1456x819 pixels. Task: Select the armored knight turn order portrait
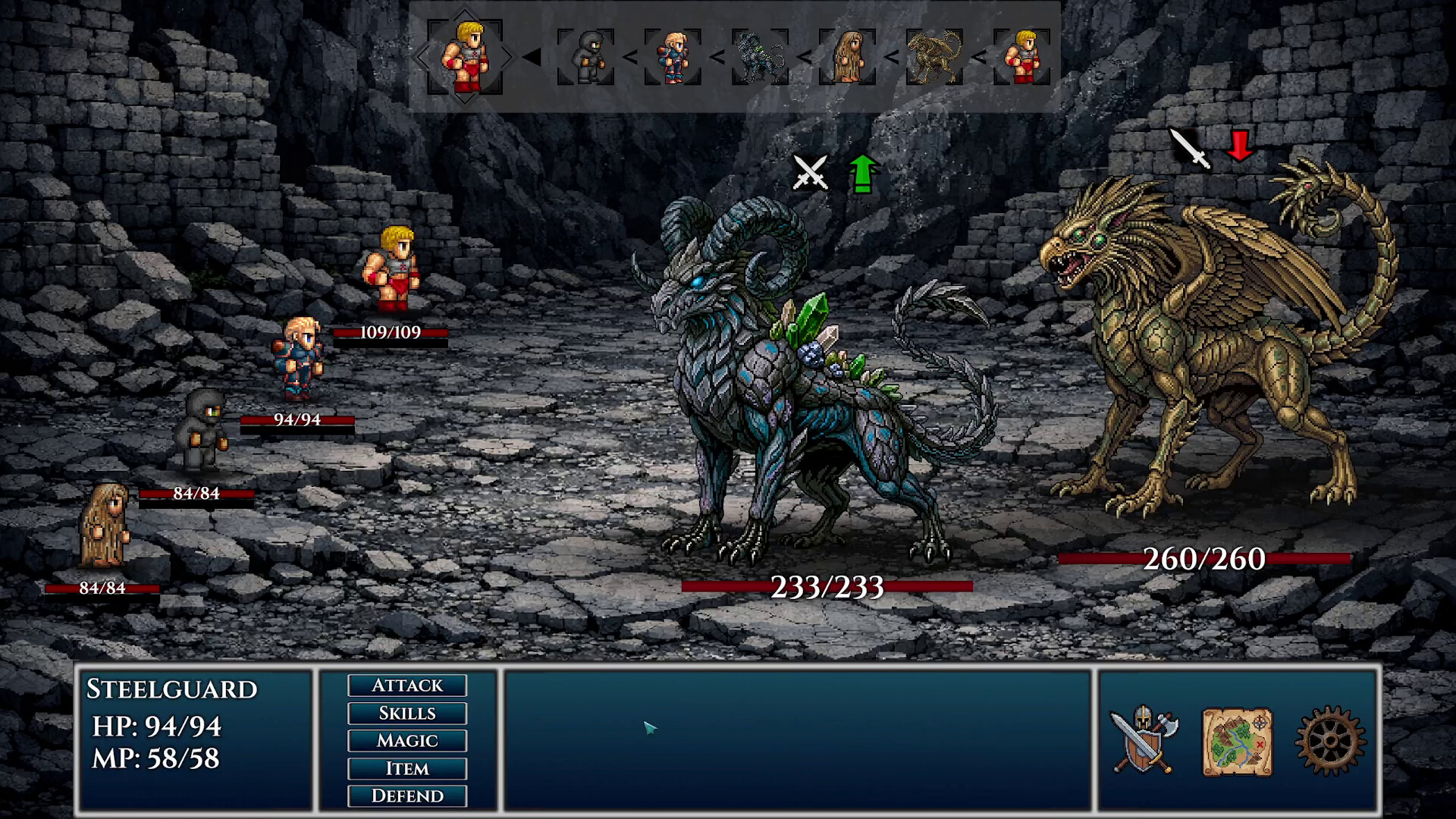tap(673, 57)
